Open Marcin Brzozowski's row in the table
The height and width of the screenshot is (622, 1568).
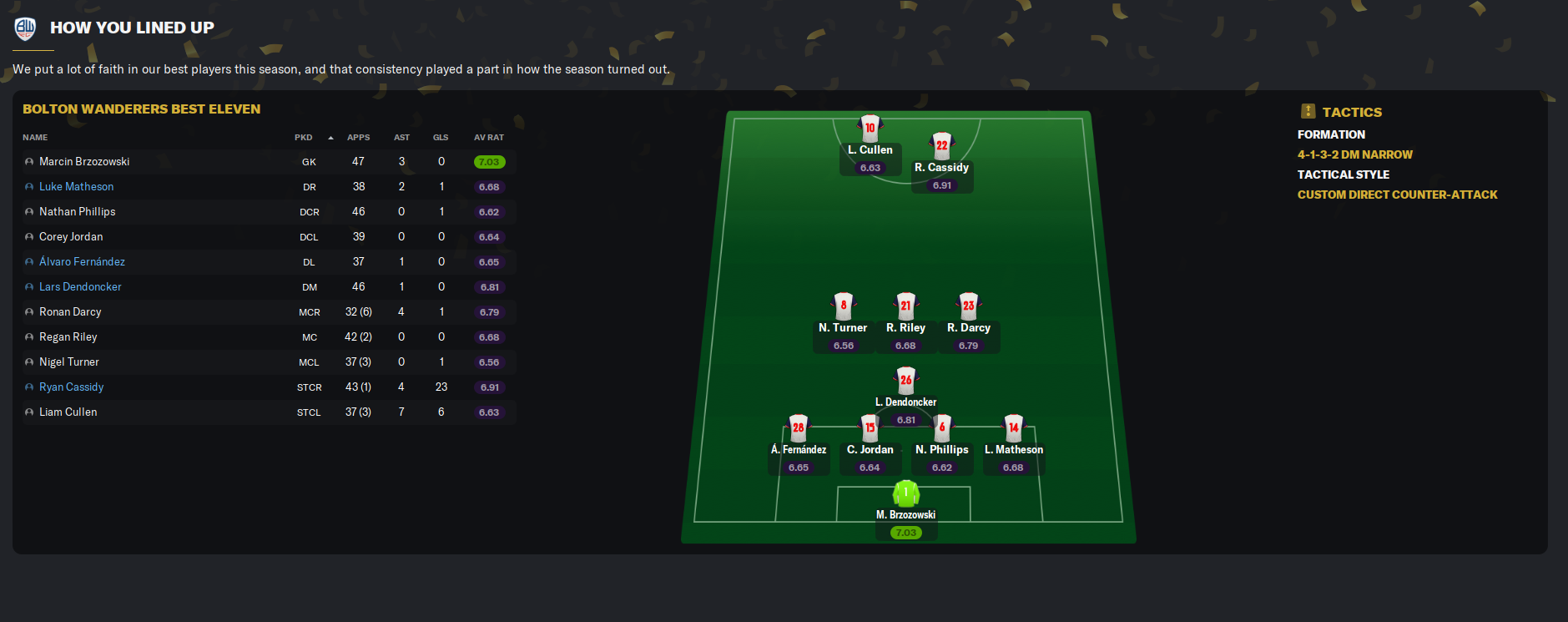click(84, 162)
